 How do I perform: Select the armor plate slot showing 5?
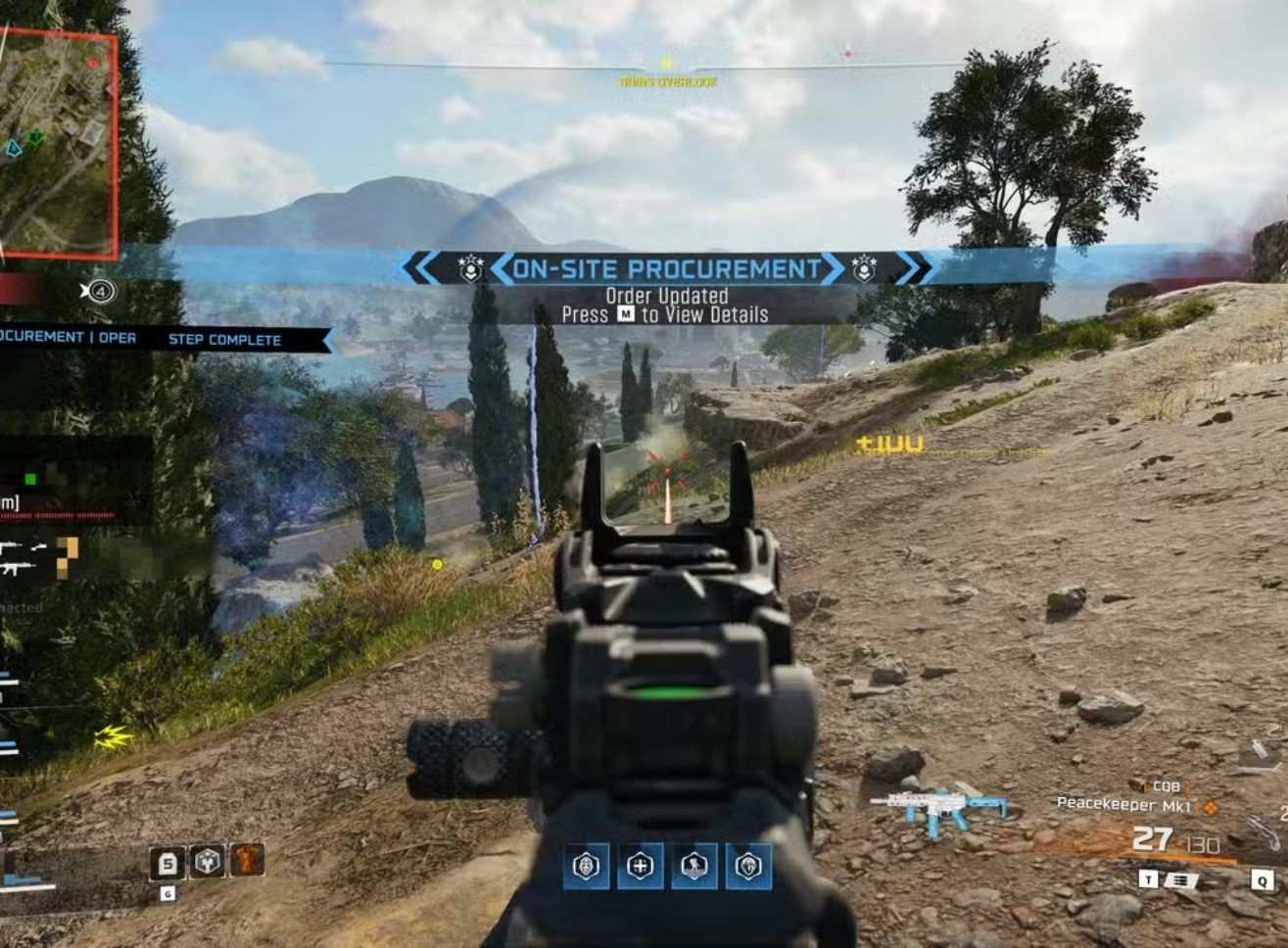pyautogui.click(x=167, y=863)
